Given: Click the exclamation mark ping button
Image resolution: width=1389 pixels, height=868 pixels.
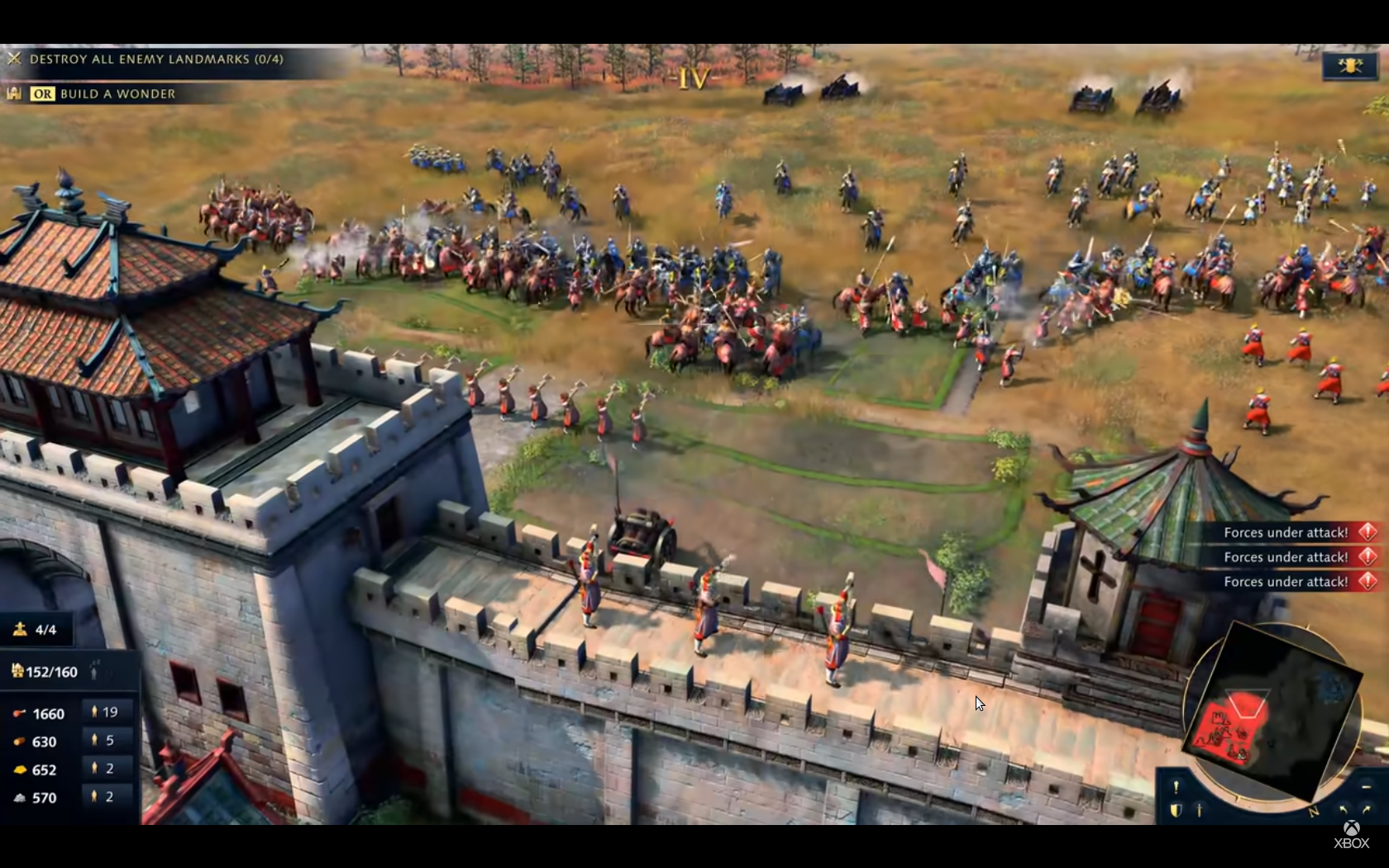Looking at the screenshot, I should [1176, 787].
